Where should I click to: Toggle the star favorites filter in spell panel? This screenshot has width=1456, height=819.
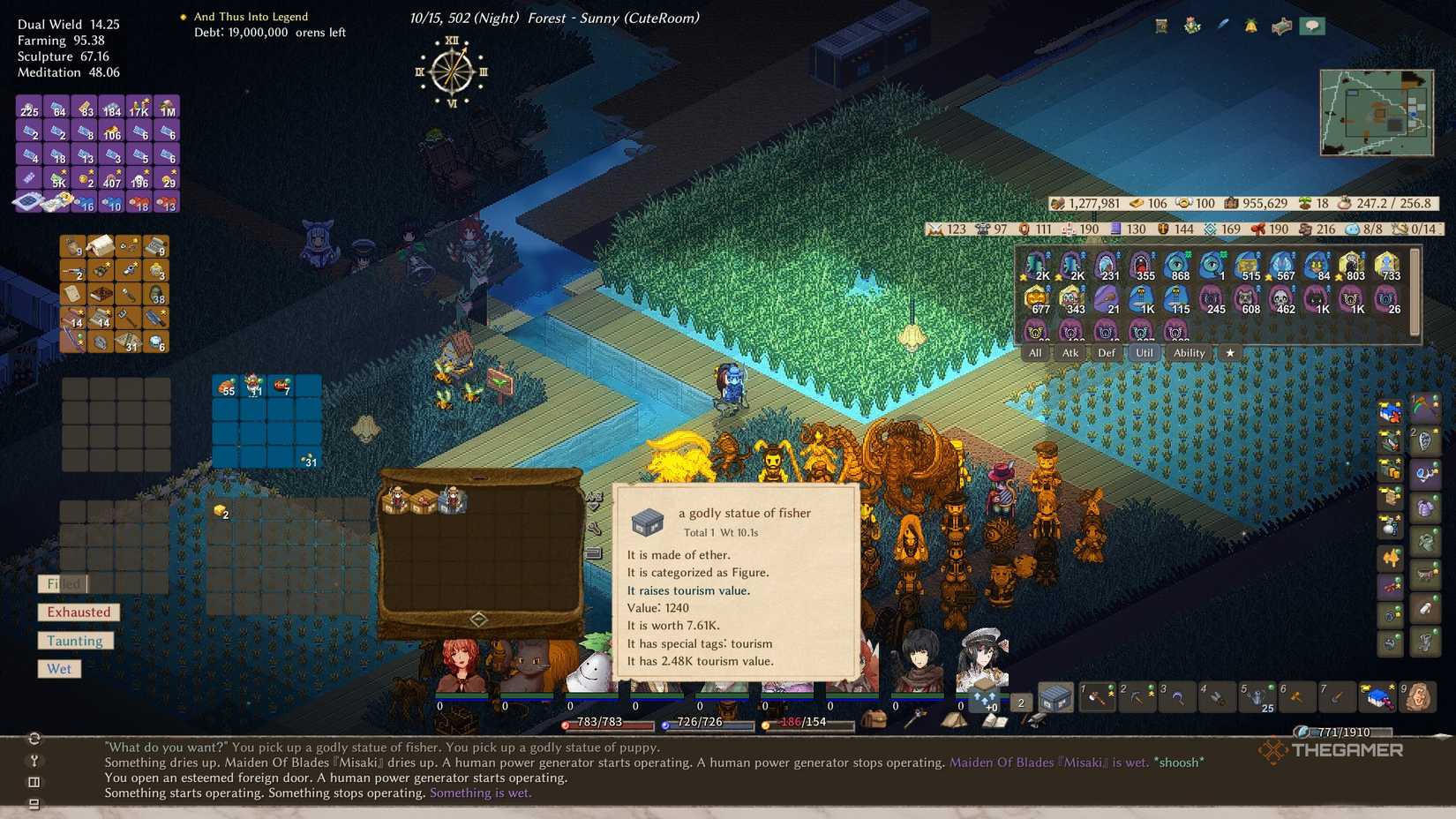tap(1231, 353)
